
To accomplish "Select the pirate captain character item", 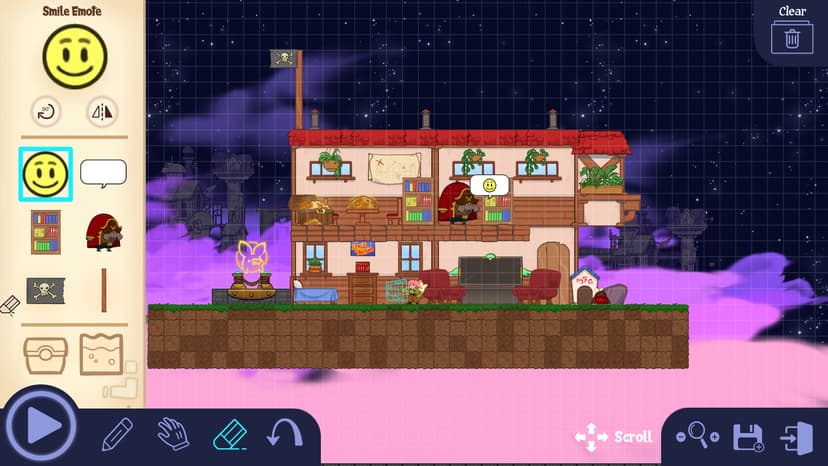I will 103,232.
